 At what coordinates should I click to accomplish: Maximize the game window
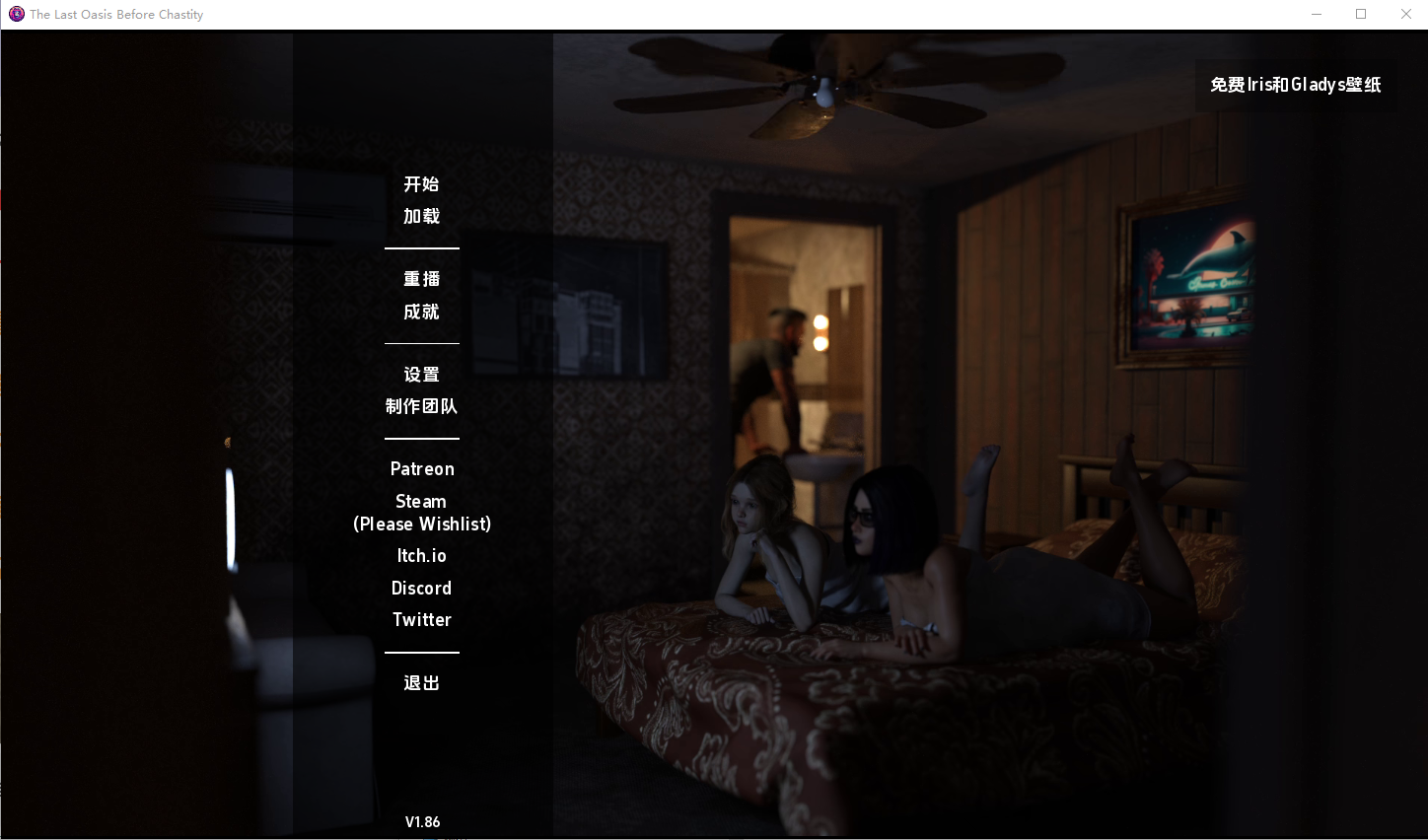click(1361, 14)
